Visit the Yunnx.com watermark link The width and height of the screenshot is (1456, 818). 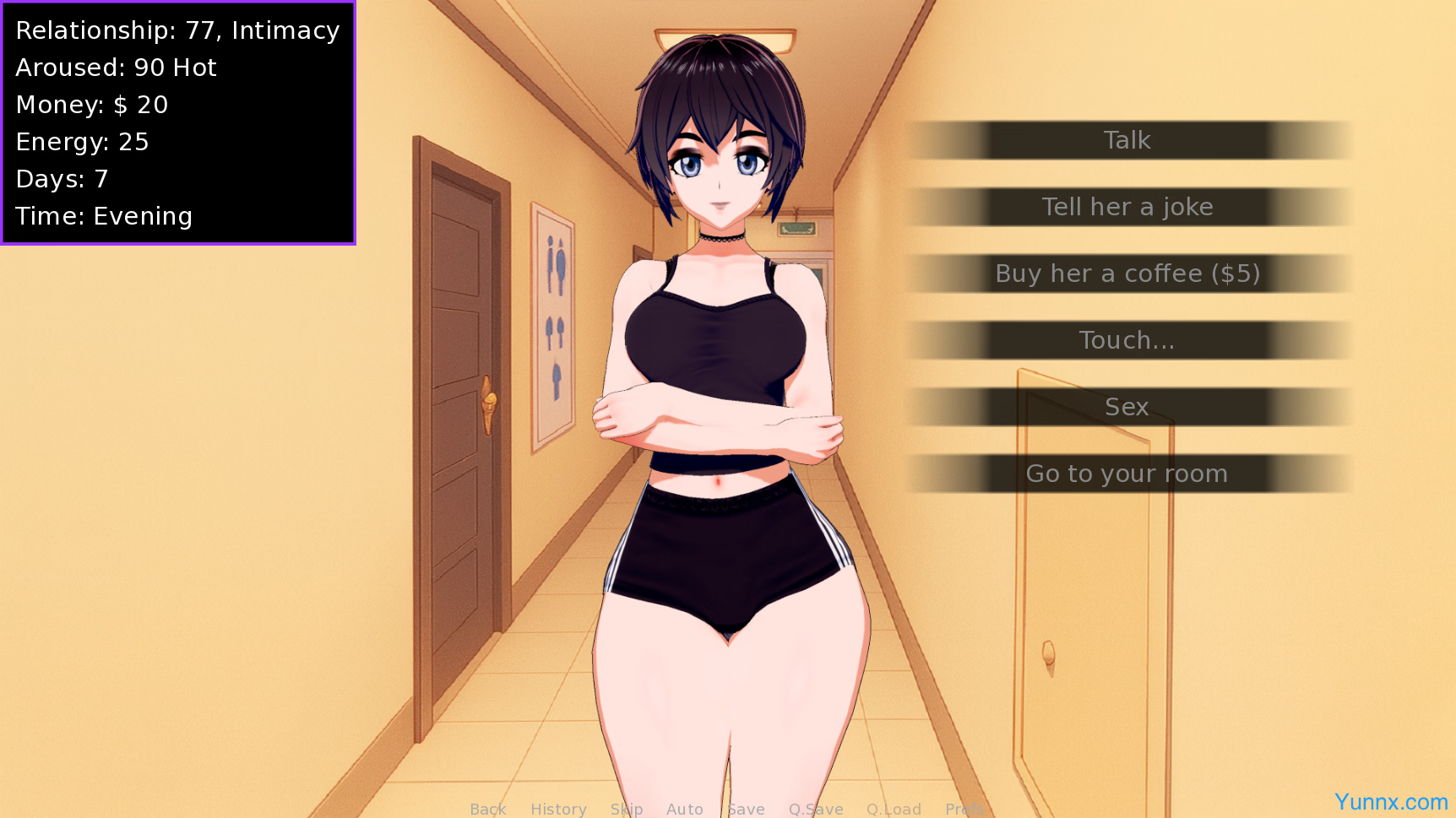click(x=1390, y=802)
